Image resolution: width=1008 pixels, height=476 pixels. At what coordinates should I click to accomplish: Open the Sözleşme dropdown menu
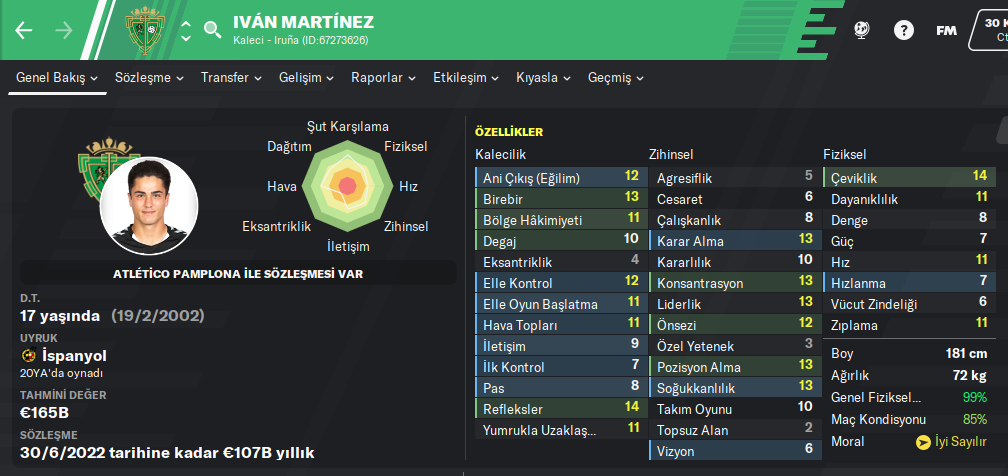(x=149, y=77)
